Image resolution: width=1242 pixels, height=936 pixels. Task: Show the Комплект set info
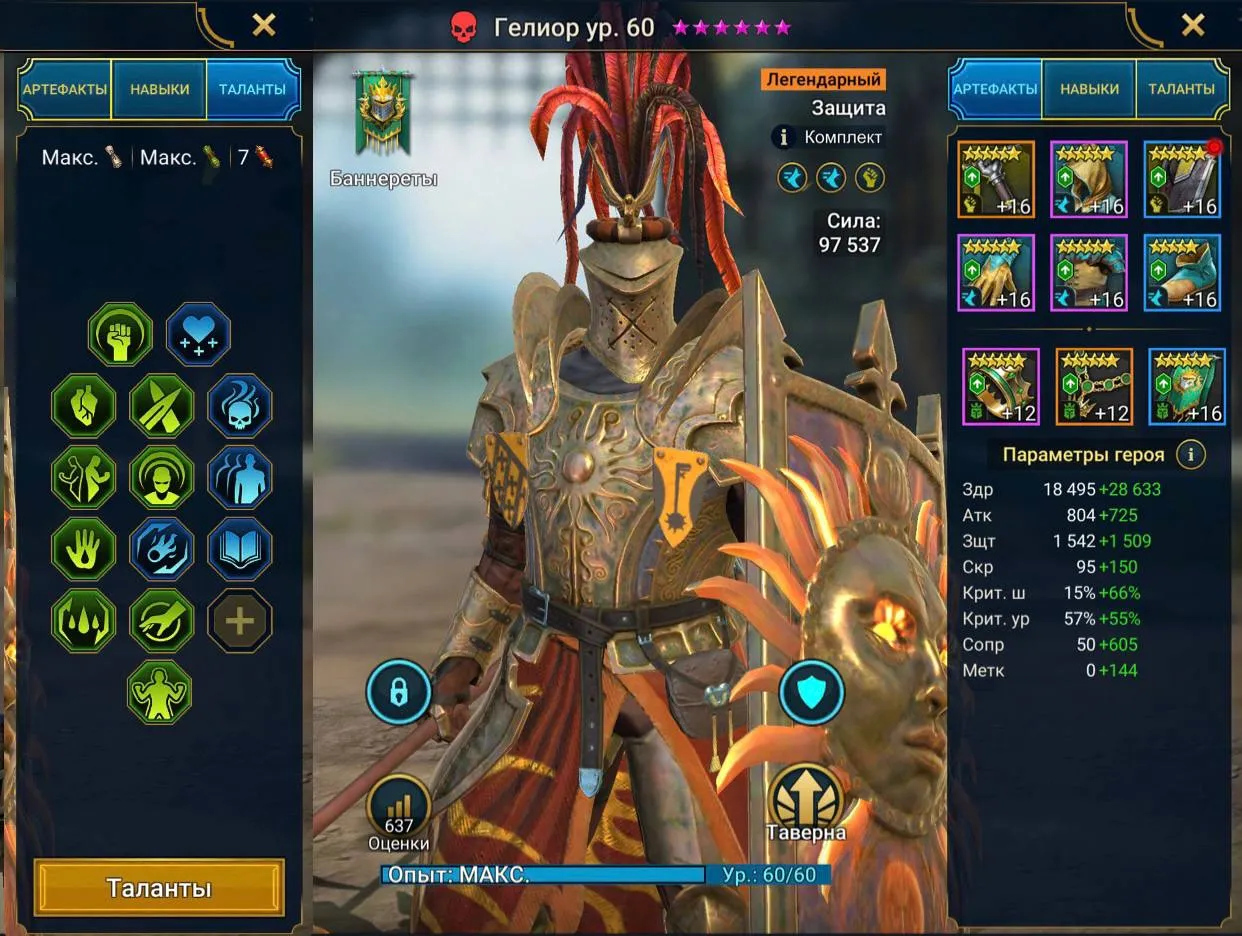[x=785, y=137]
